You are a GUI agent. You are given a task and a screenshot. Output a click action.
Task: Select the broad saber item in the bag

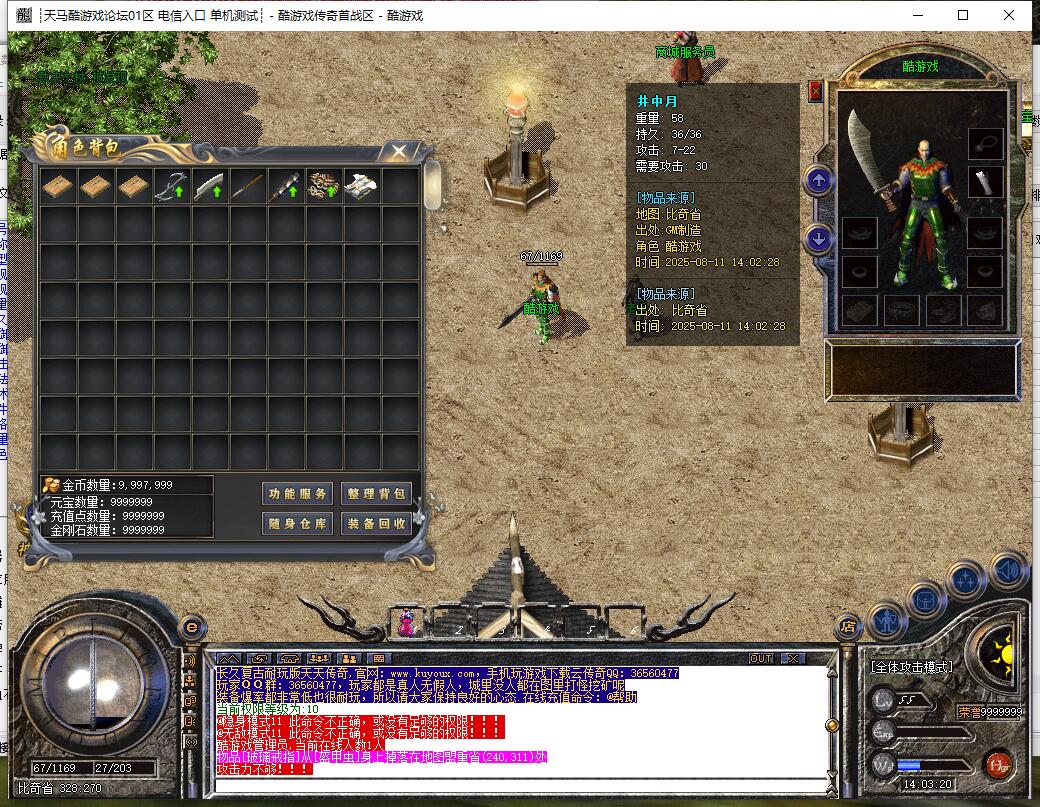pos(209,187)
